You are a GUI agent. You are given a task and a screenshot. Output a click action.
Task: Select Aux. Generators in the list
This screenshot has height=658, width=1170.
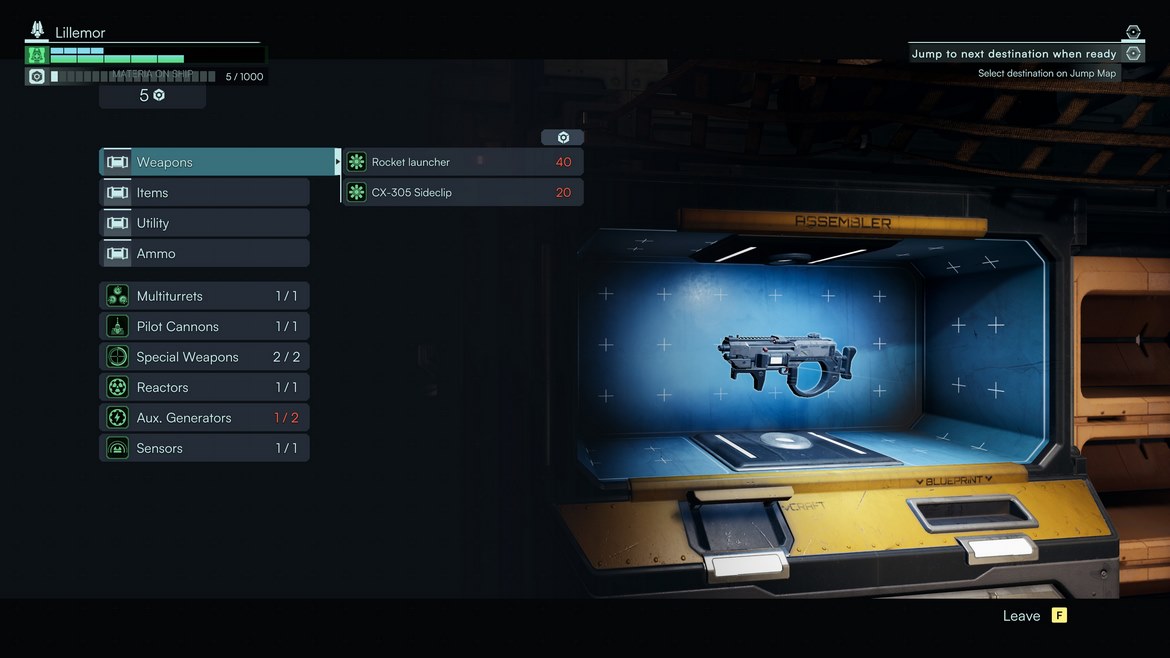(205, 418)
